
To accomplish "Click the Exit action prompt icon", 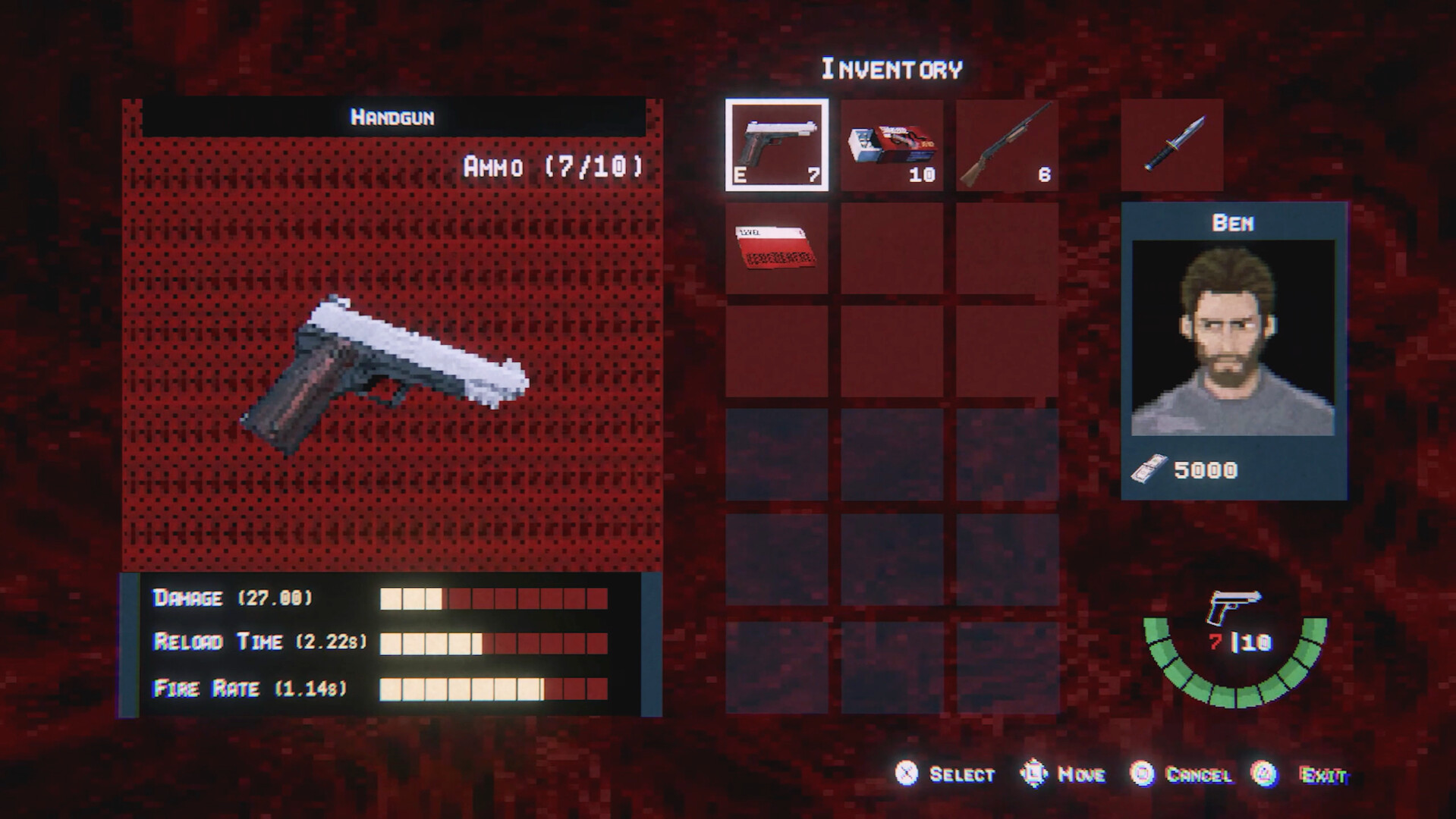I will 1263,775.
